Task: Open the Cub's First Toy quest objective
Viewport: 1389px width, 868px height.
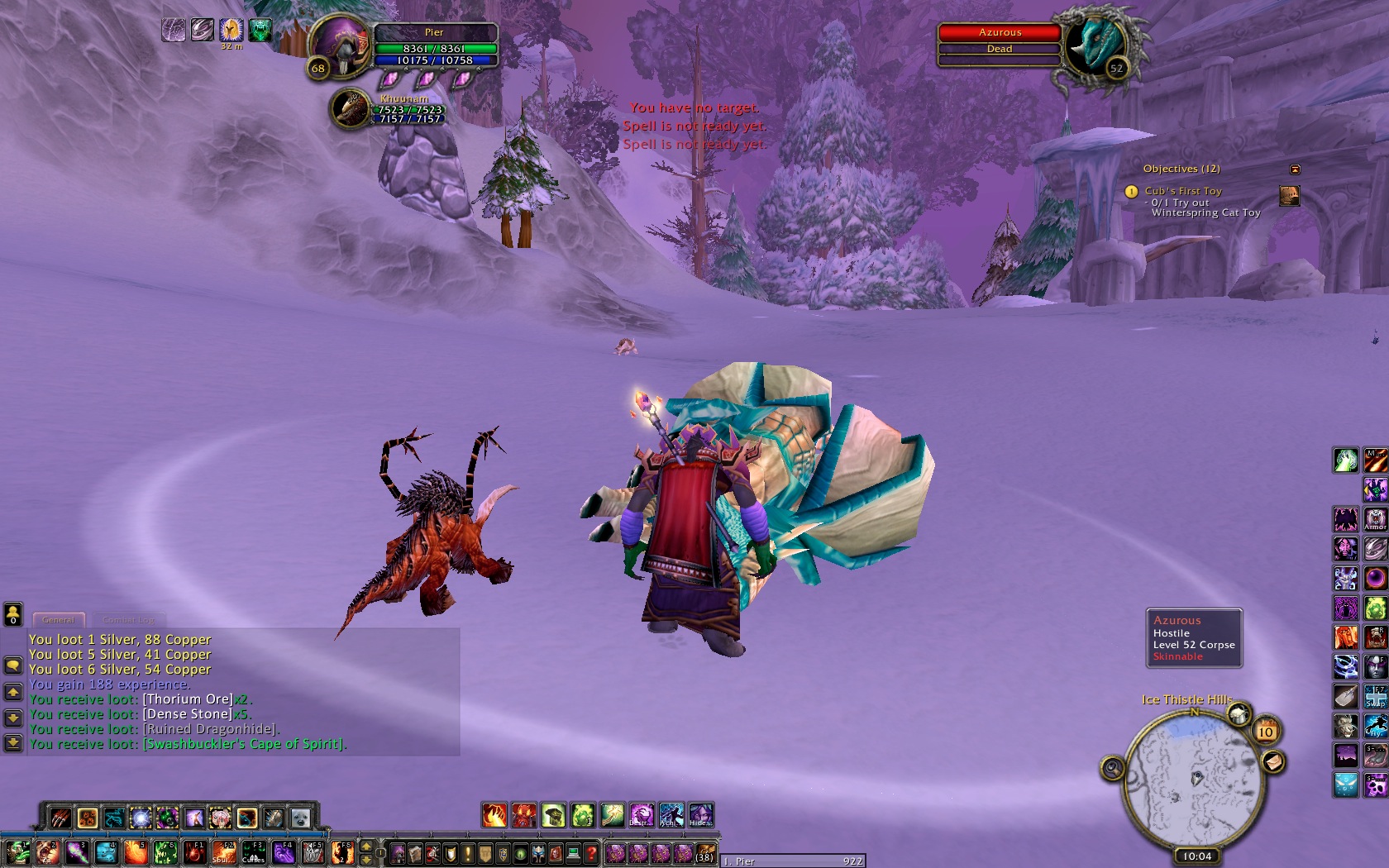Action: [x=1182, y=191]
